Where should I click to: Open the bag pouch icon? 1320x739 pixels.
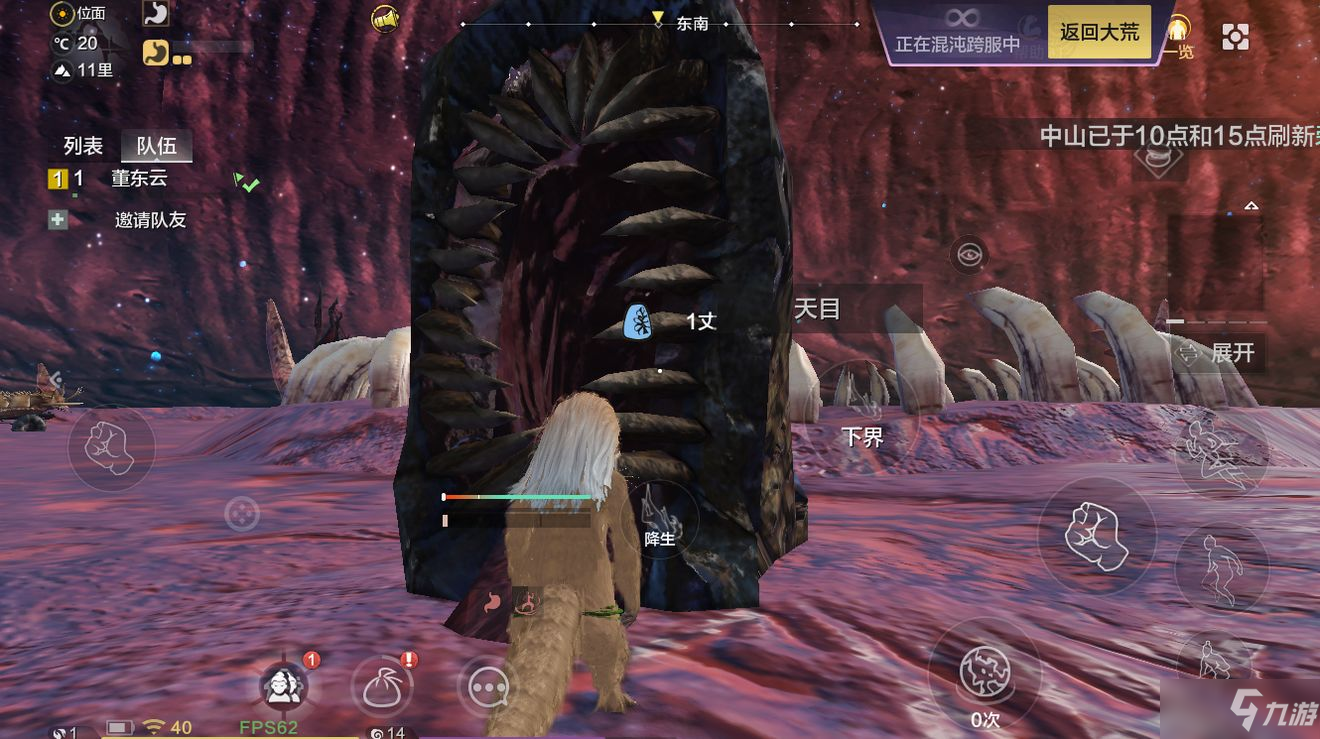point(382,687)
